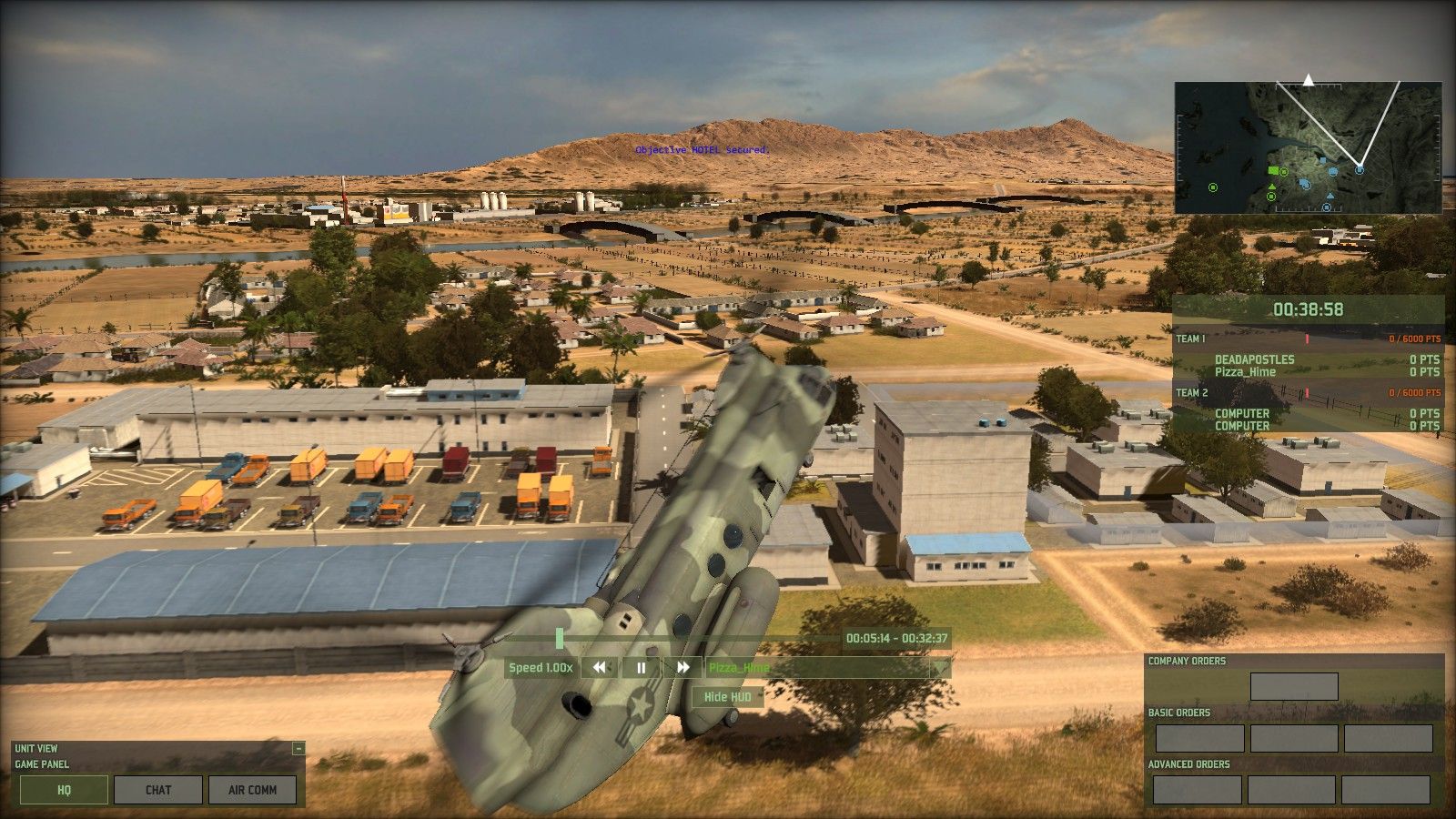
Task: Hide the HUD
Action: (728, 697)
